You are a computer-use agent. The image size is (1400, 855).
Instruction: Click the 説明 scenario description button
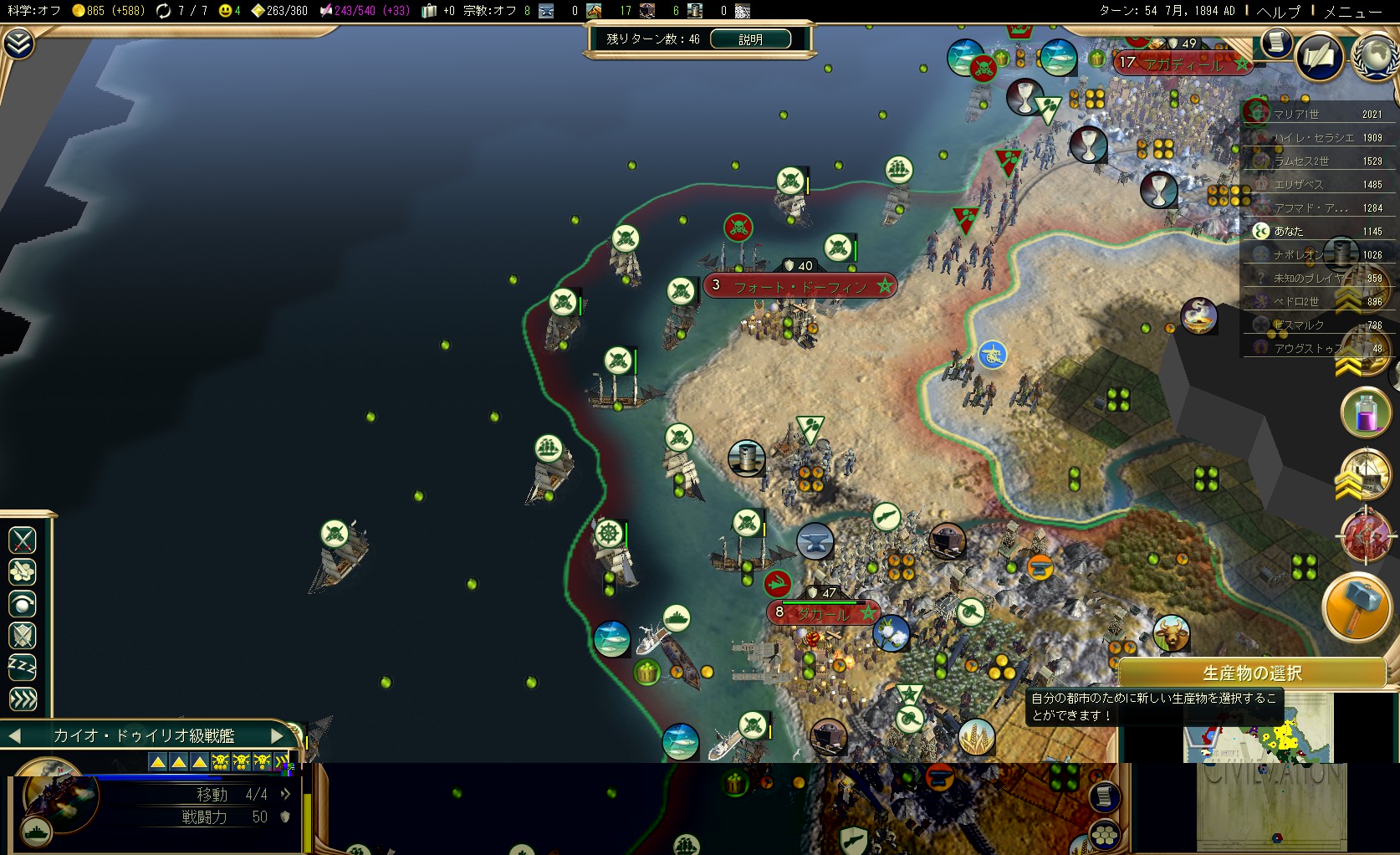750,39
